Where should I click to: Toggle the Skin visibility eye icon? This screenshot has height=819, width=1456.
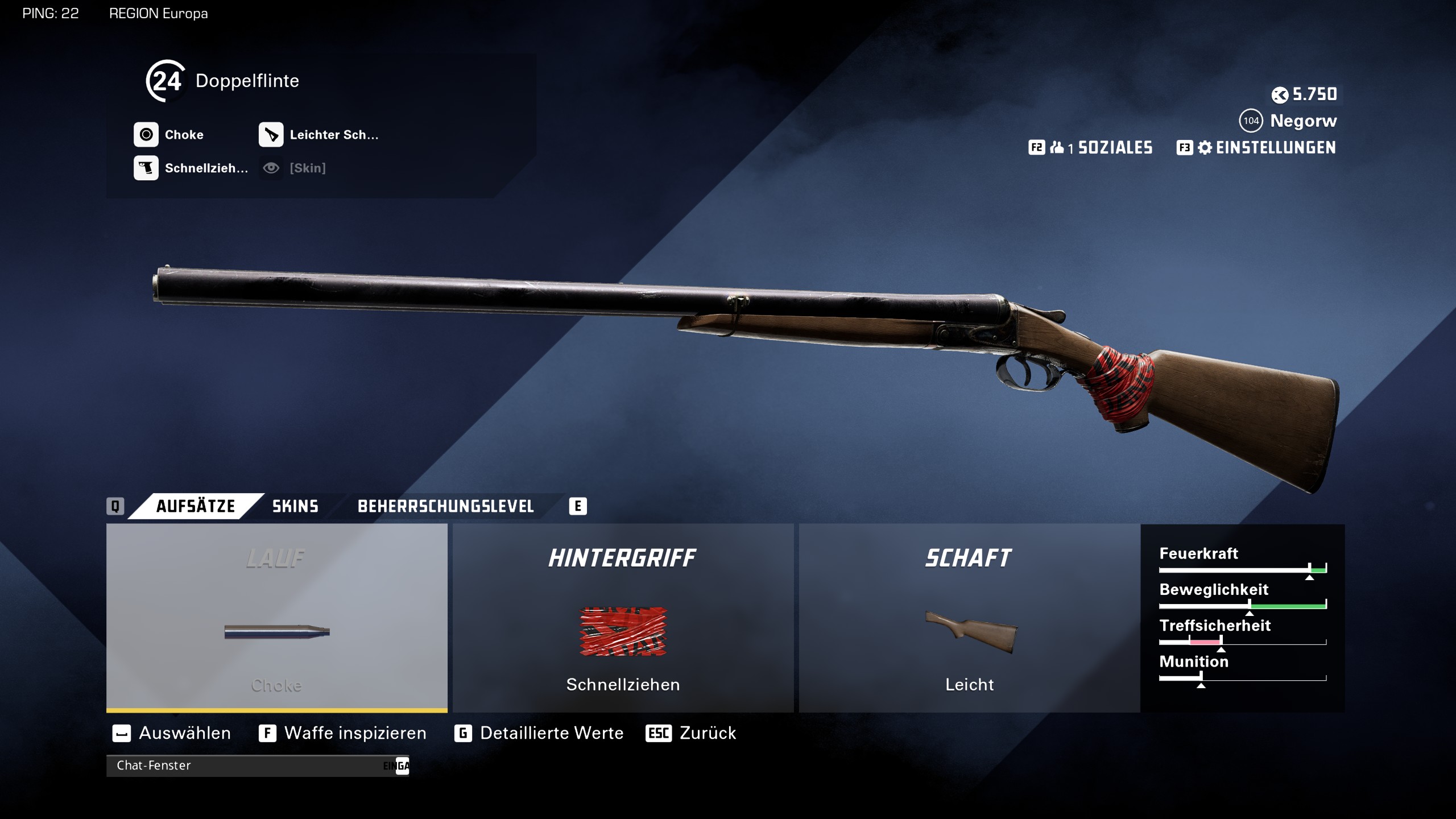point(272,168)
